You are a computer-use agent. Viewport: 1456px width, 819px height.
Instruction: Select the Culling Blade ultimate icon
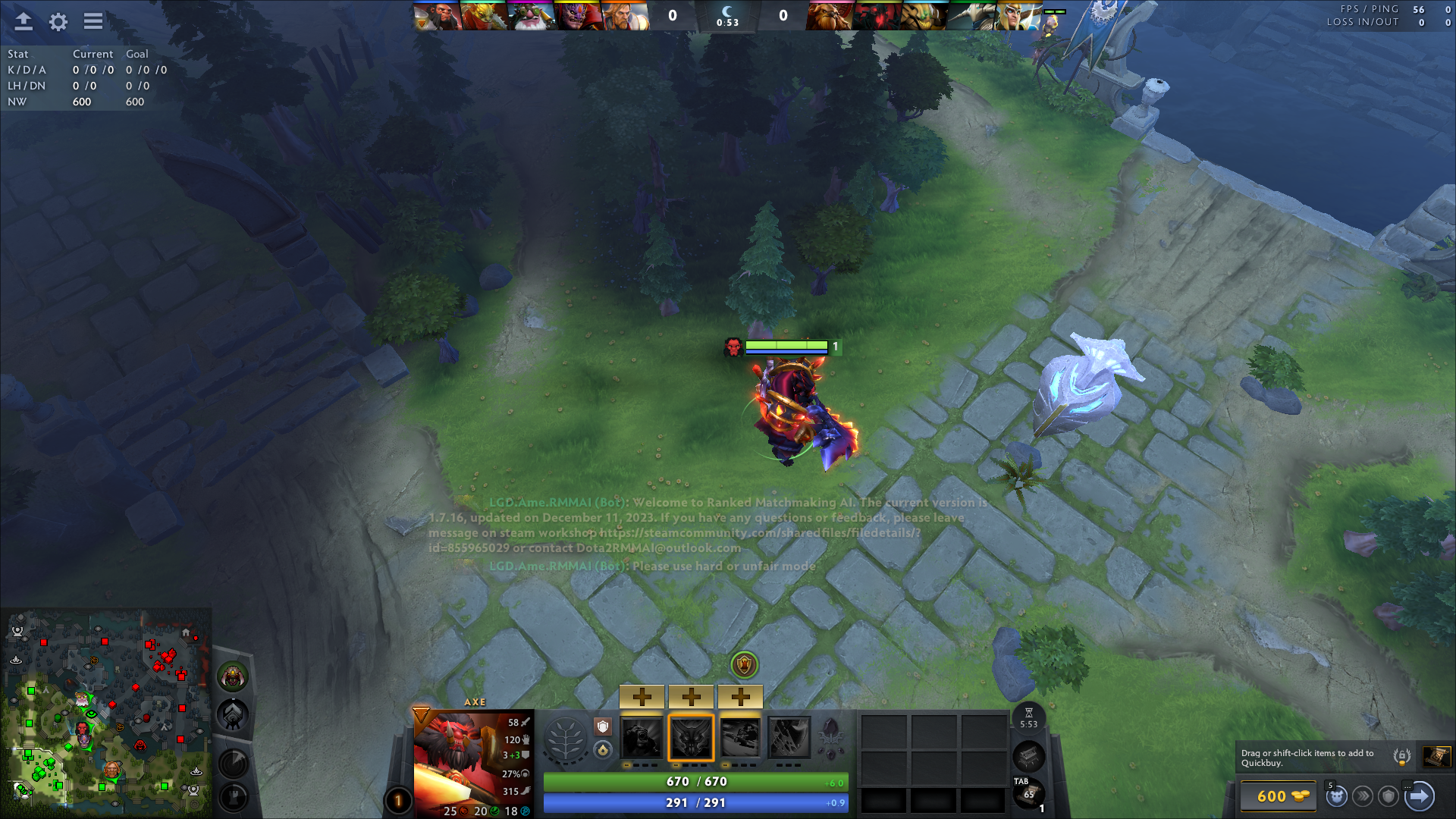[791, 736]
